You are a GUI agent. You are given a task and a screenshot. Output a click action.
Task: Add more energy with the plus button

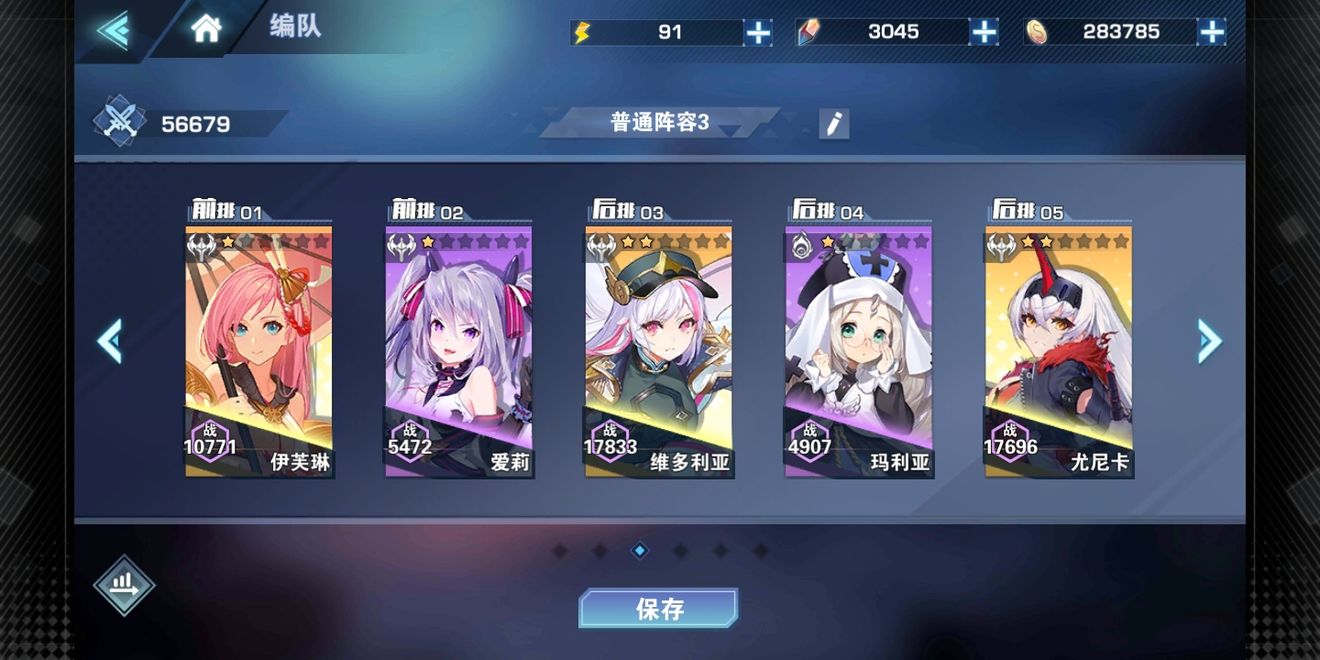coord(758,33)
